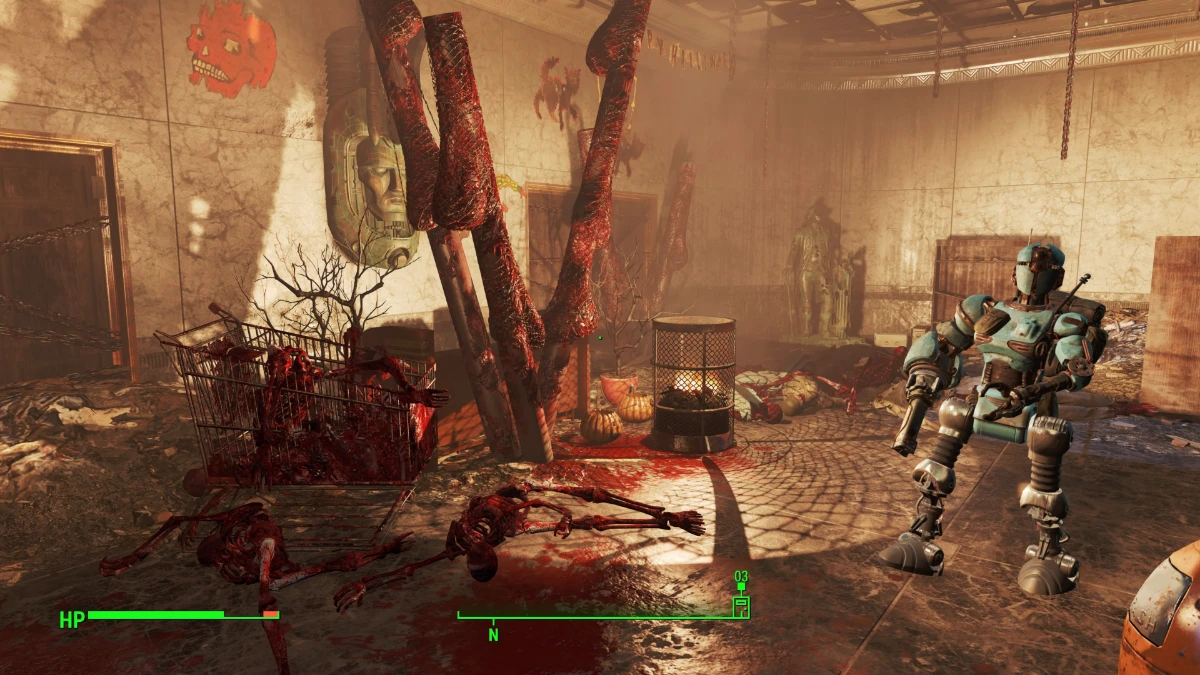Select the N north indicator on the compass
The height and width of the screenshot is (675, 1200).
tap(493, 634)
